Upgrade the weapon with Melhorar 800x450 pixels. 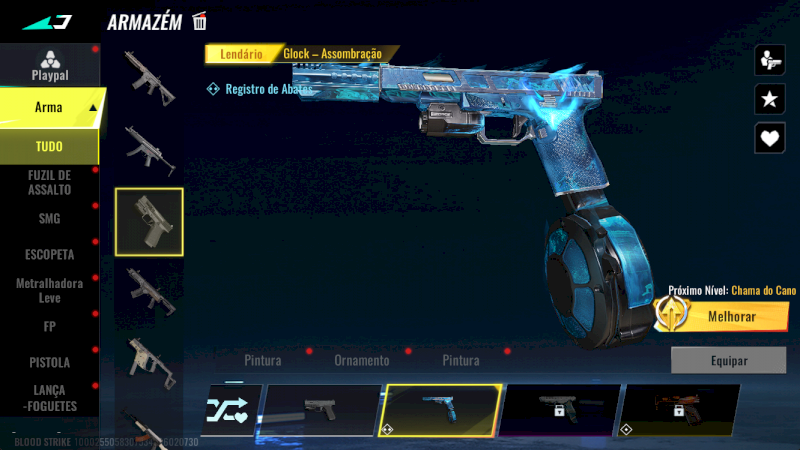point(721,316)
